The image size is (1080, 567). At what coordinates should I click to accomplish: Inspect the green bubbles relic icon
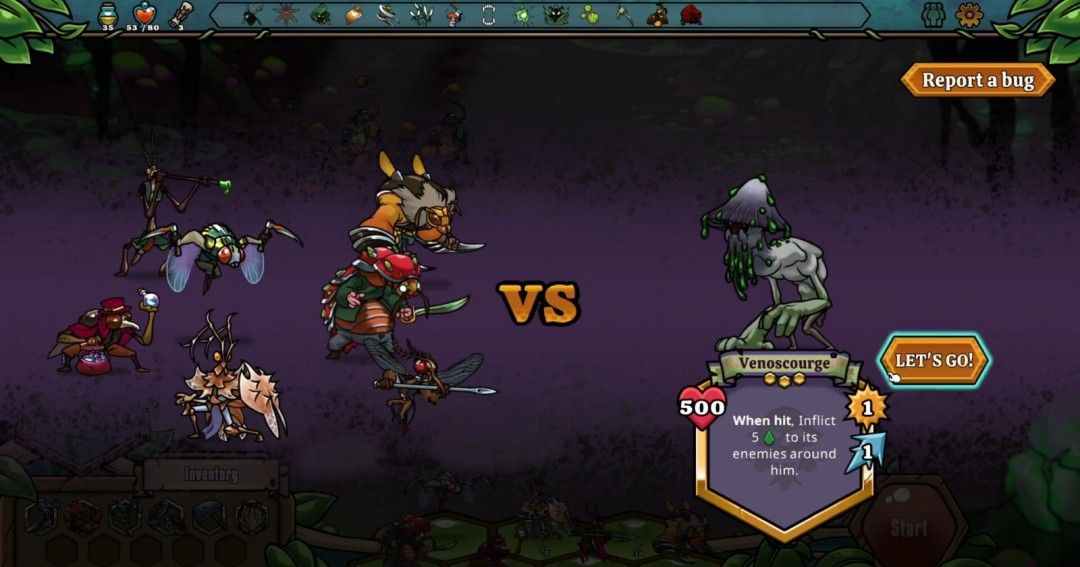click(x=590, y=14)
